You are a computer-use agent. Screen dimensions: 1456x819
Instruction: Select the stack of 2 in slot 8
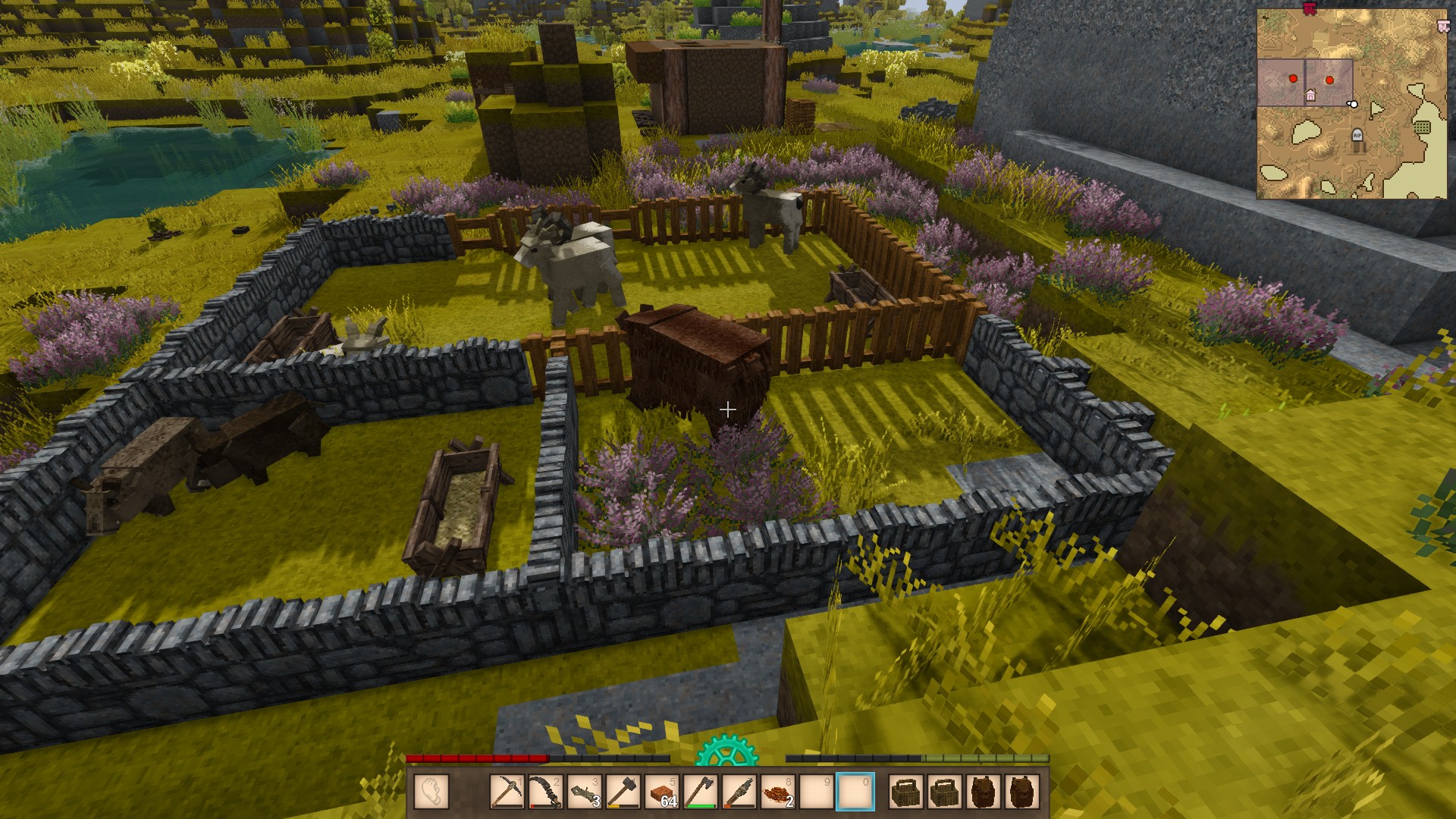click(778, 792)
